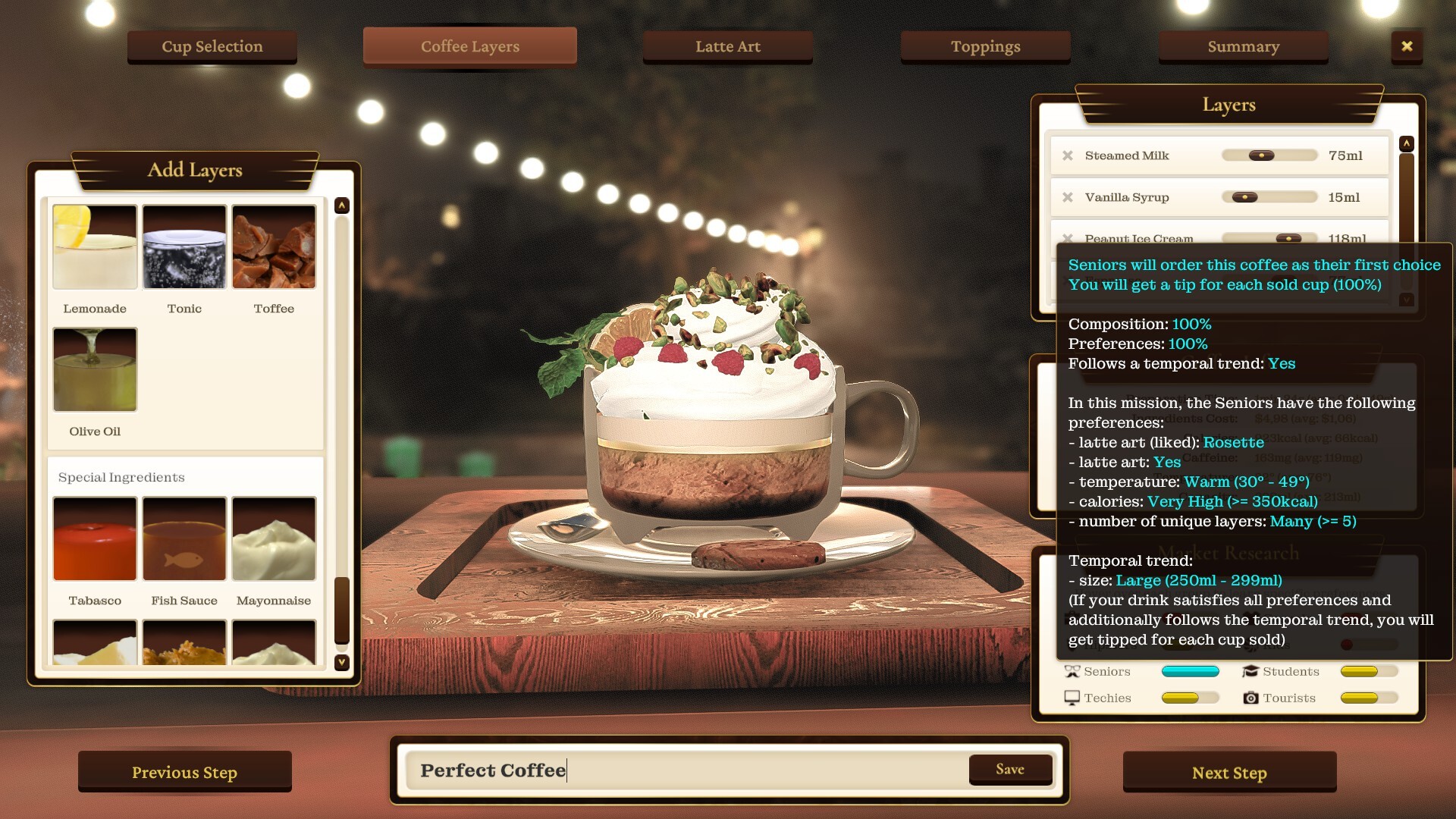Remove the Peanut Ice Cream layer
This screenshot has width=1456, height=819.
pyautogui.click(x=1070, y=238)
